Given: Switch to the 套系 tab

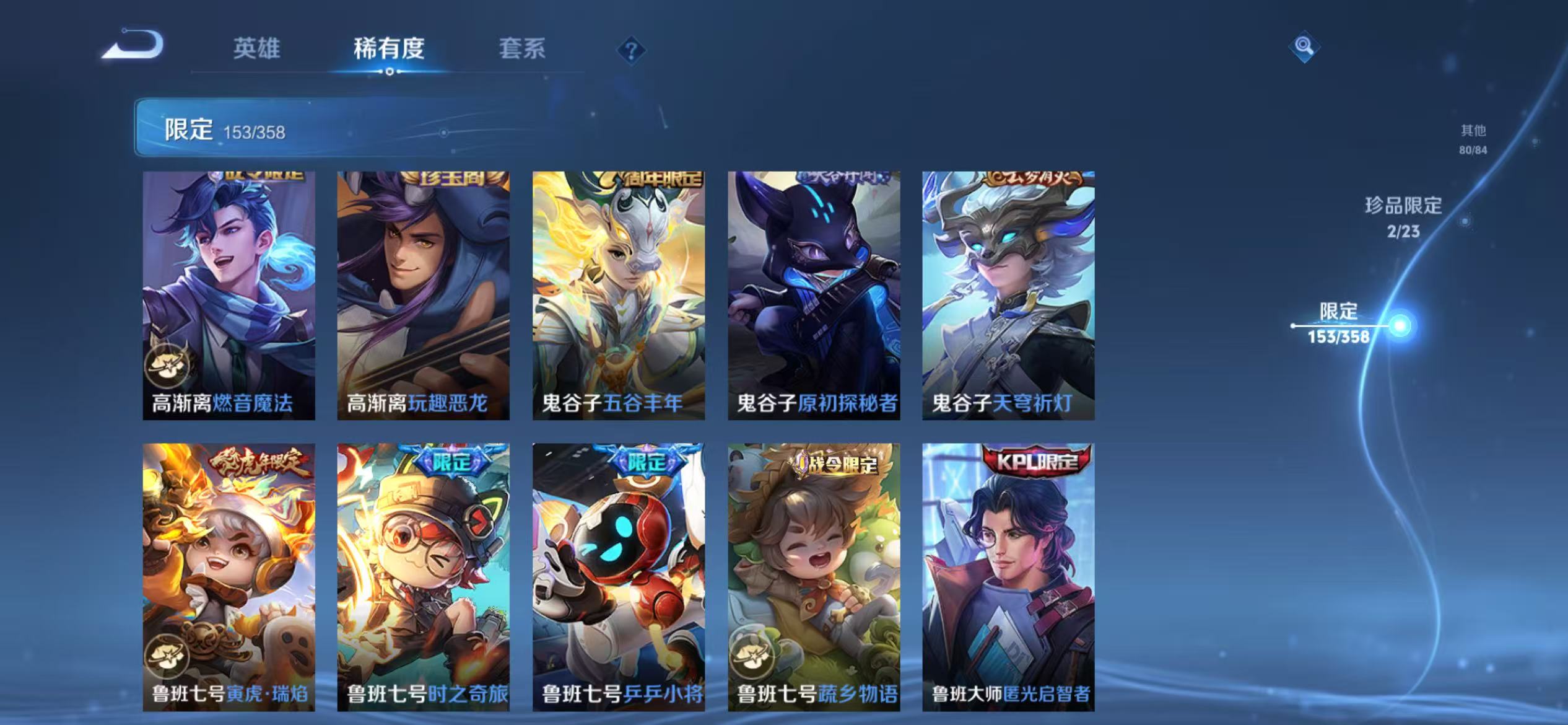Looking at the screenshot, I should click(523, 50).
